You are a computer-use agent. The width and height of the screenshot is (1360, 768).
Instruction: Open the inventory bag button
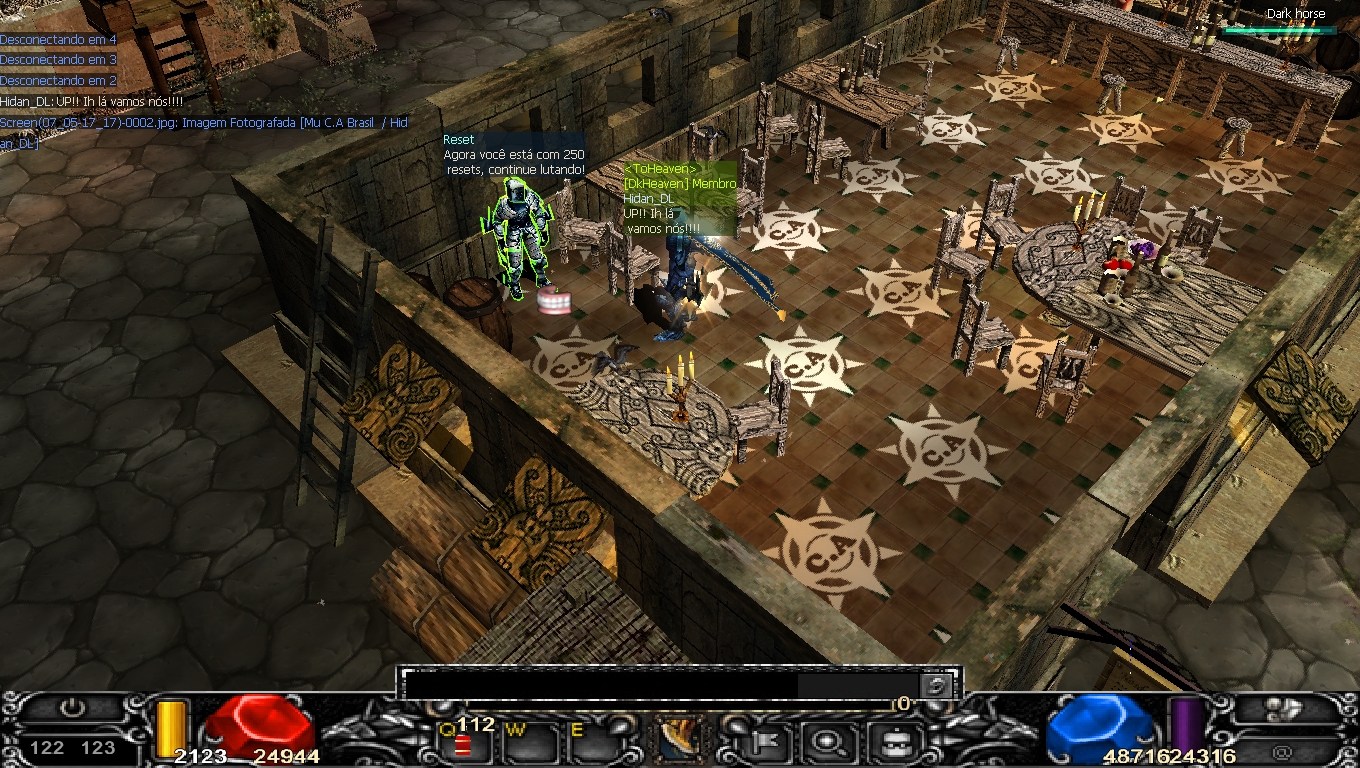click(x=887, y=742)
